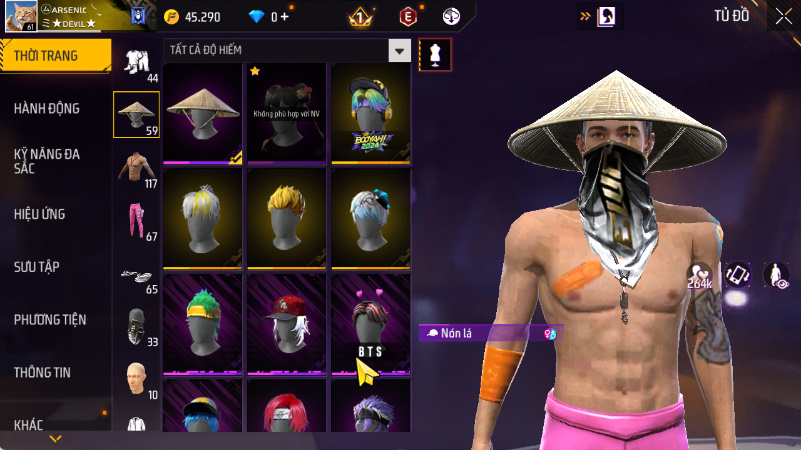The image size is (801, 450).
Task: Open the pink pants clothing category
Action: 135,220
